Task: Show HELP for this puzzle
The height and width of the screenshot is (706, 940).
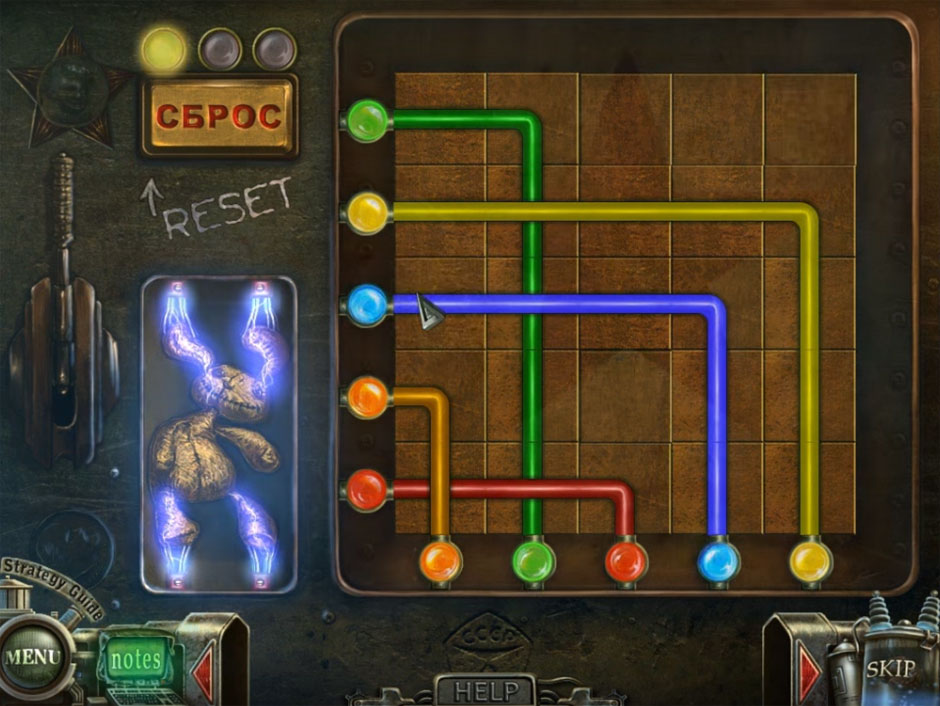Action: (x=487, y=690)
